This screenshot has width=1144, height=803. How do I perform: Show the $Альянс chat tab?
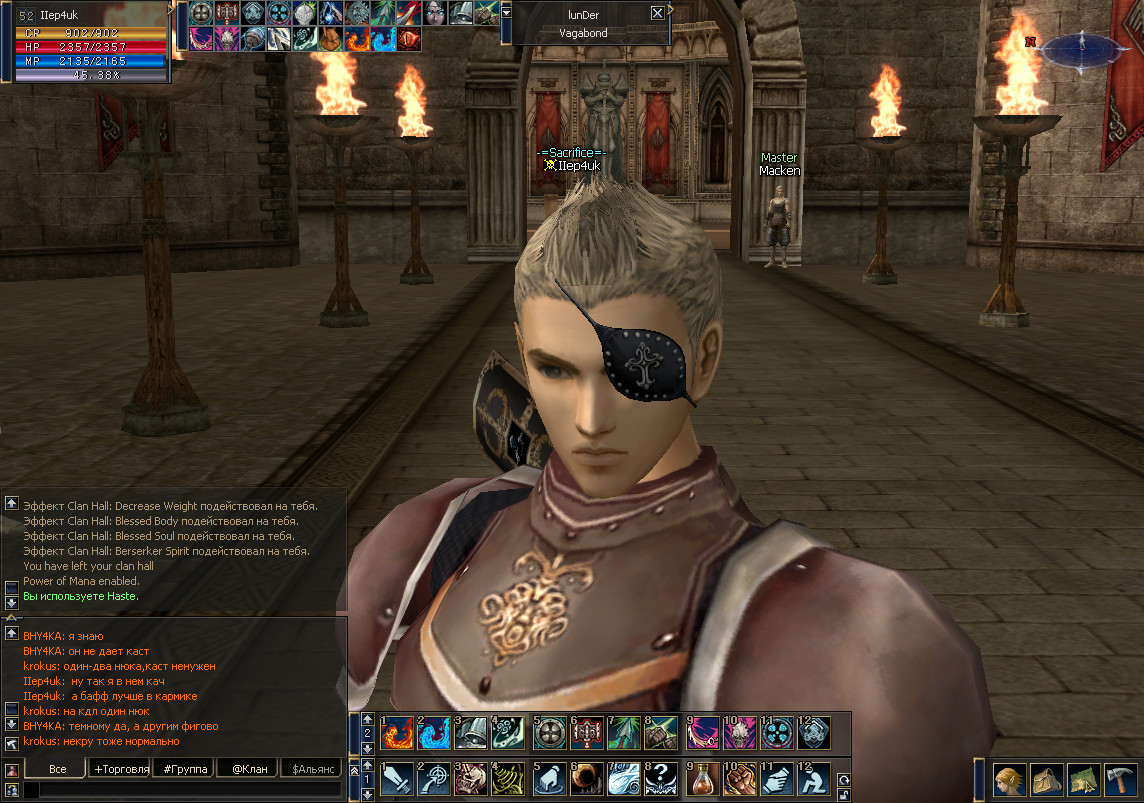click(x=310, y=768)
